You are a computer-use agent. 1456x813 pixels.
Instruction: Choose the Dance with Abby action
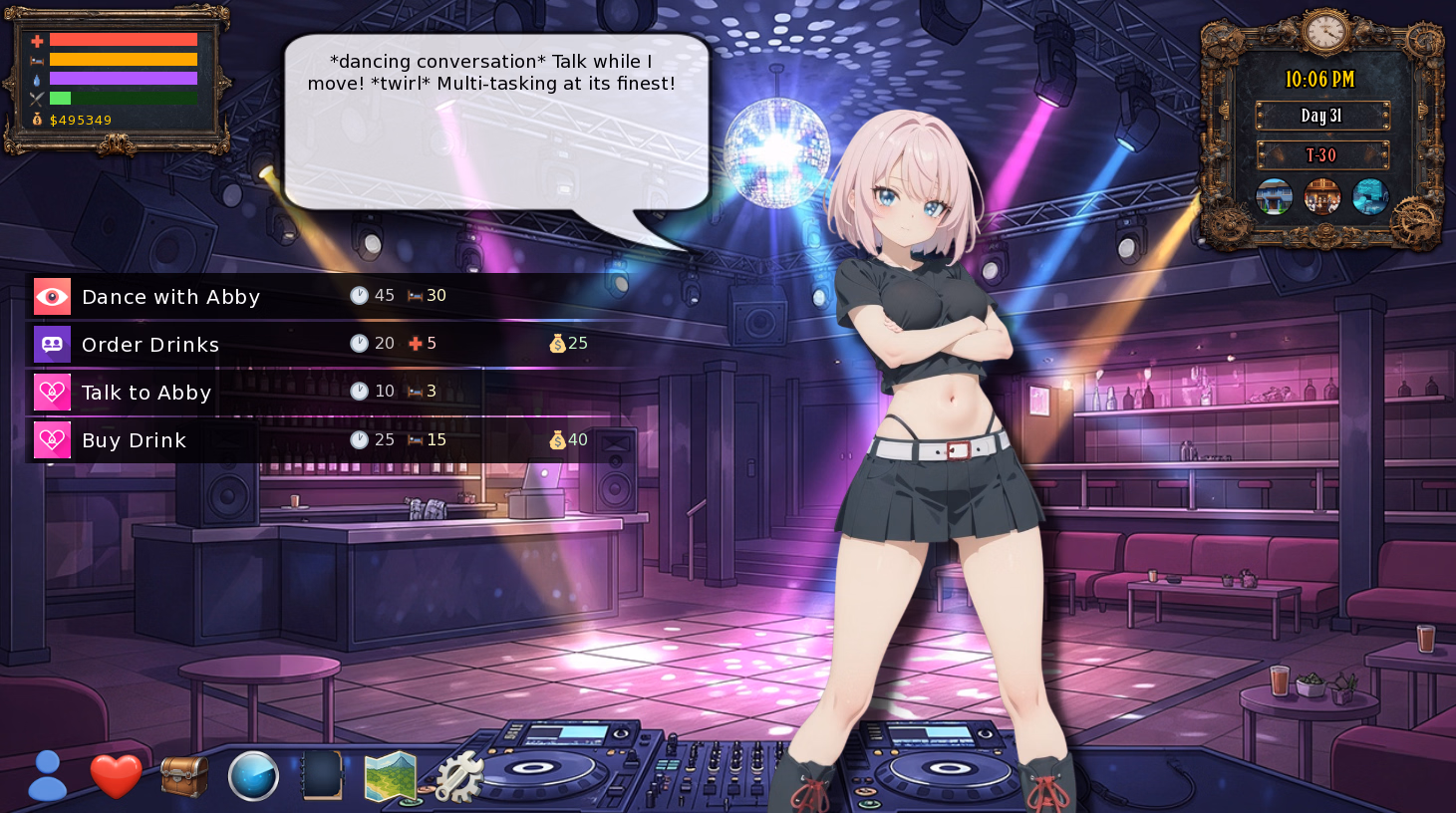click(x=170, y=297)
